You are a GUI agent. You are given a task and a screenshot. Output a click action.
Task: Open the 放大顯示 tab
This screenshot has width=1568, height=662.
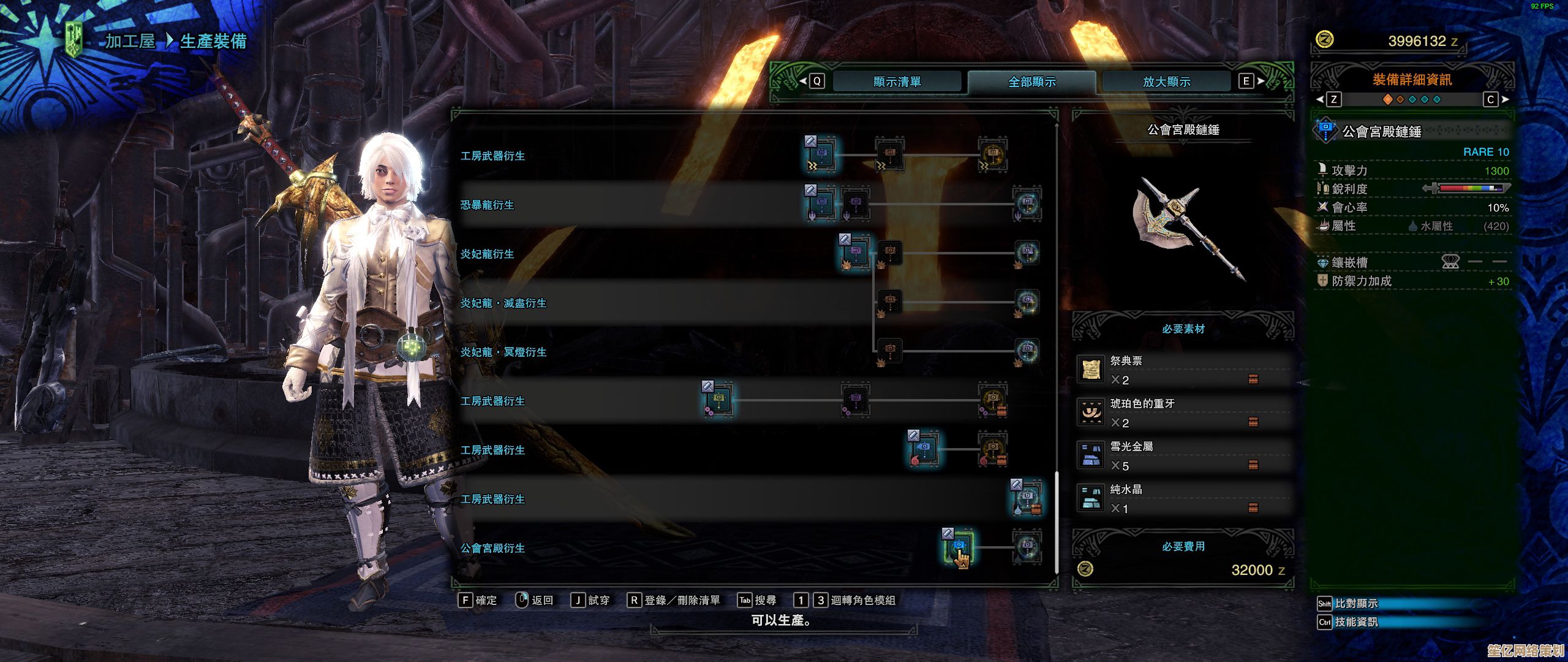click(1166, 82)
